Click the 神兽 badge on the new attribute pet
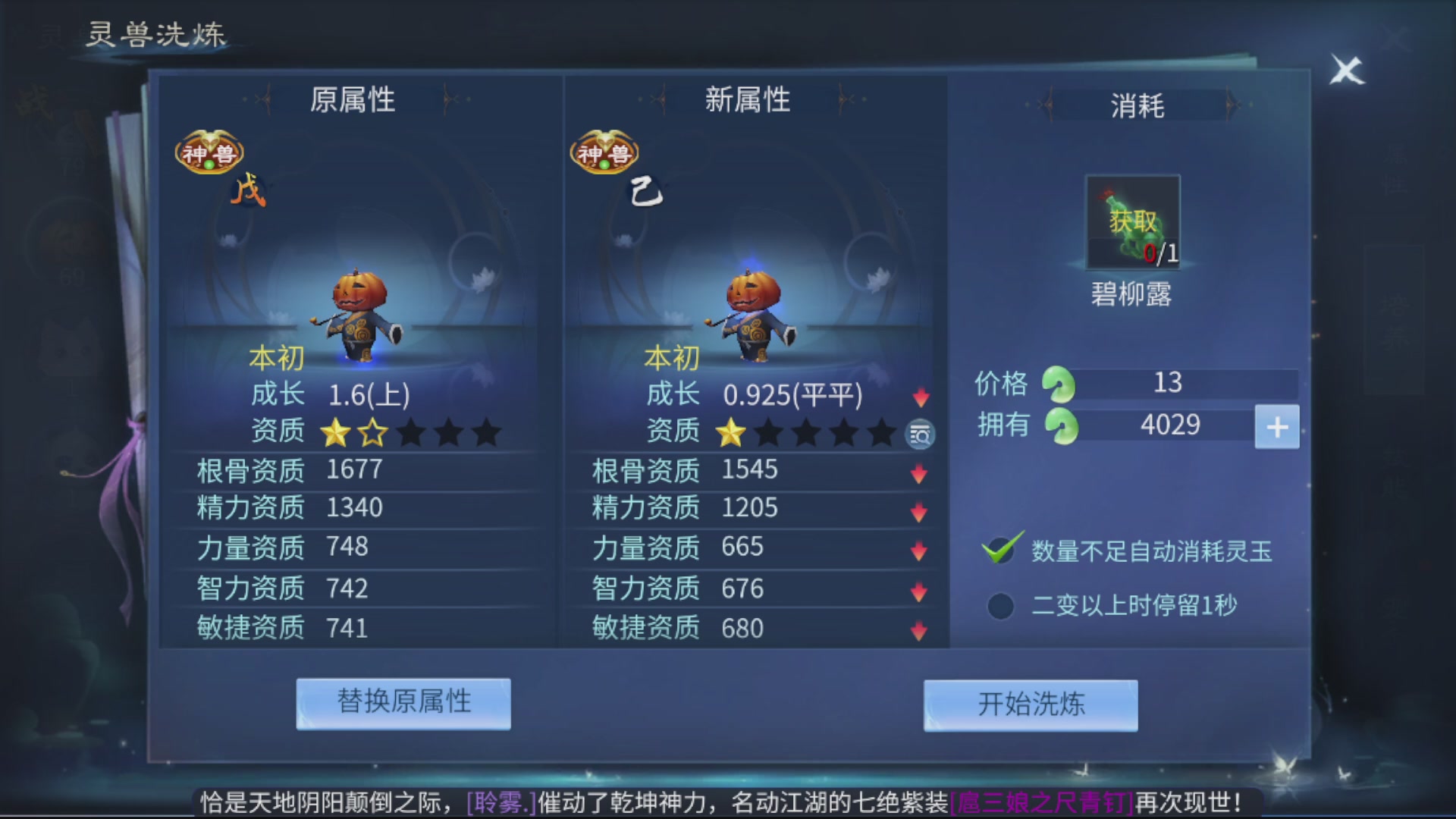The width and height of the screenshot is (1456, 819). [x=604, y=152]
